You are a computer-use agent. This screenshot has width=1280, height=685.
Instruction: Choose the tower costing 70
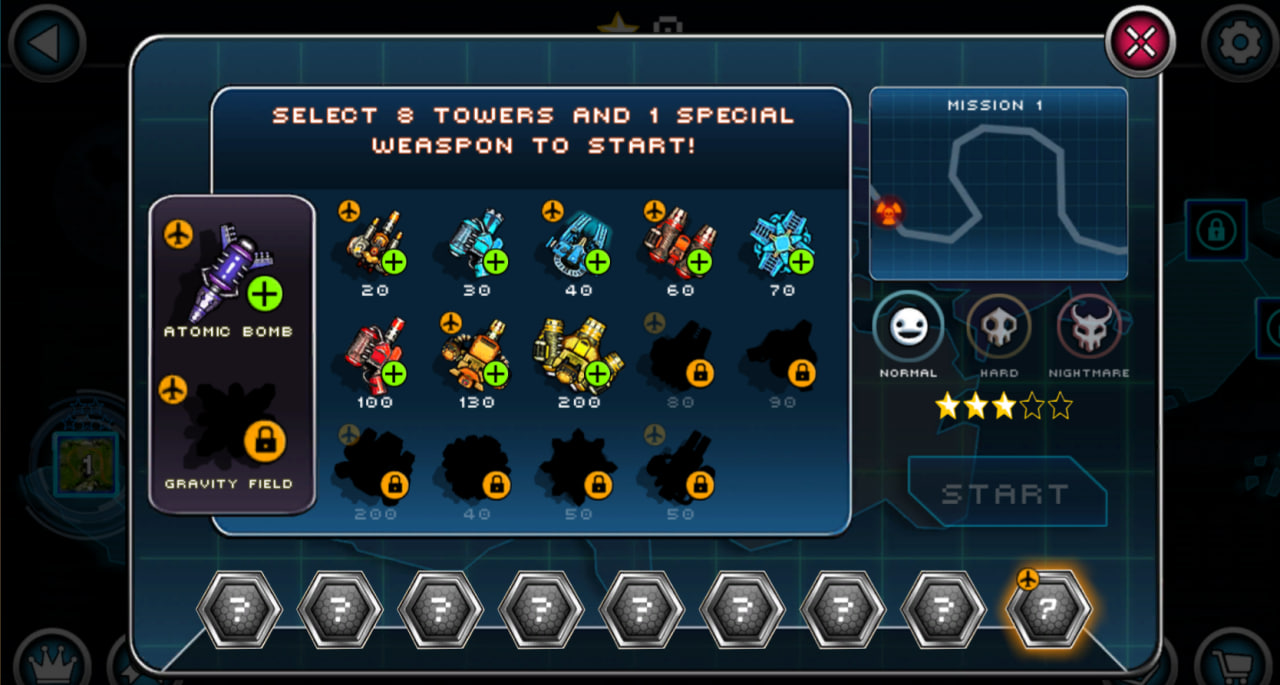point(783,244)
